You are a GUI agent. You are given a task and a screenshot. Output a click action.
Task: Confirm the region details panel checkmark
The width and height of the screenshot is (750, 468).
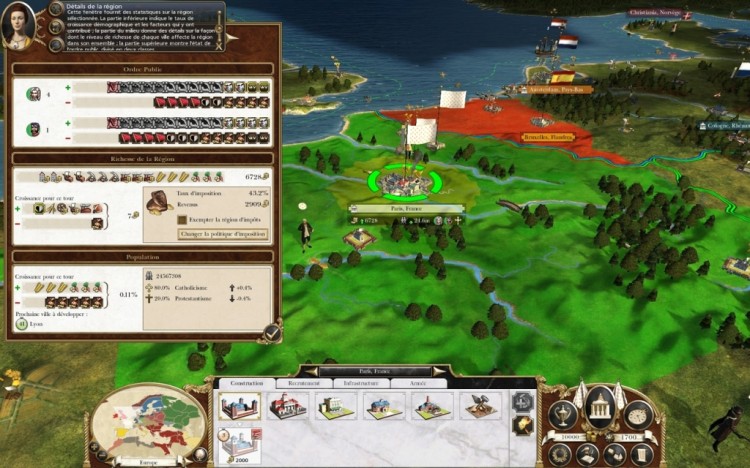point(270,332)
